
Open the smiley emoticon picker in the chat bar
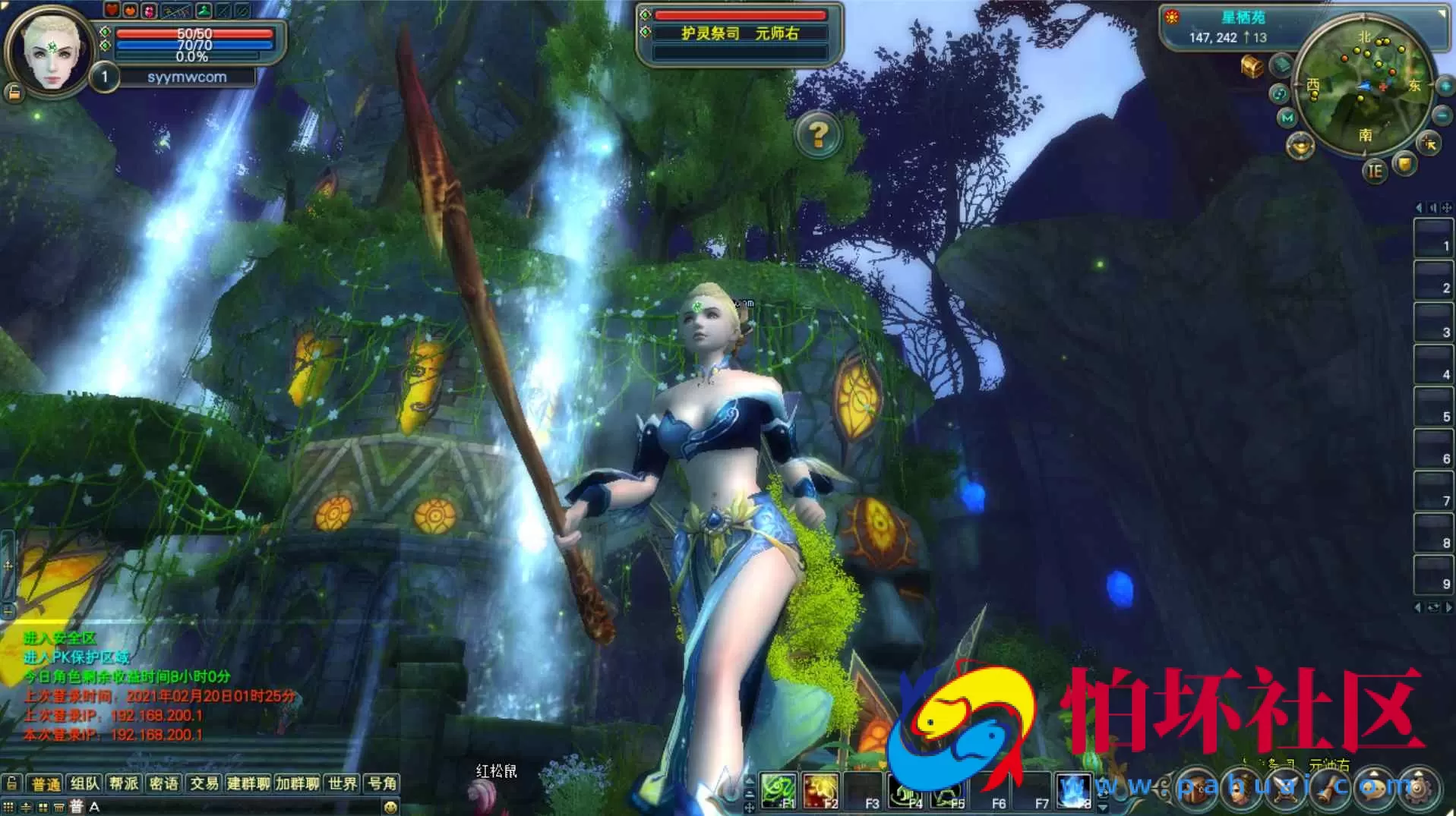pos(390,806)
